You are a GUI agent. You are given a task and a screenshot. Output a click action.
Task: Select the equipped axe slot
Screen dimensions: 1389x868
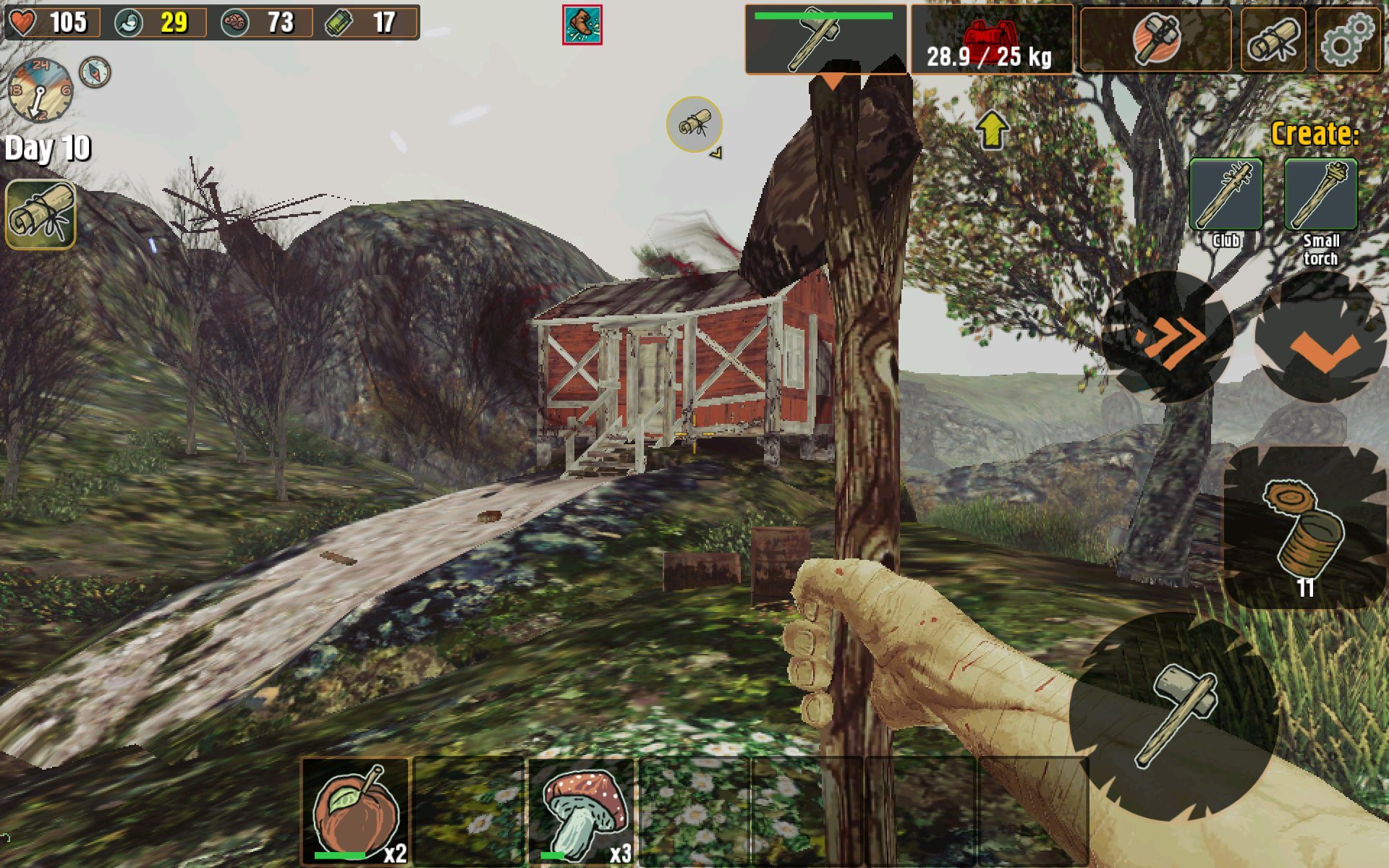click(825, 39)
